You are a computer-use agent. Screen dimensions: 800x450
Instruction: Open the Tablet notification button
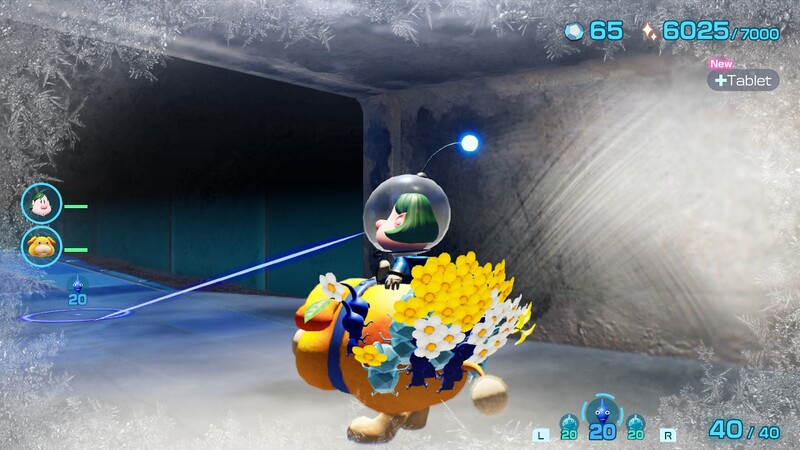click(743, 80)
